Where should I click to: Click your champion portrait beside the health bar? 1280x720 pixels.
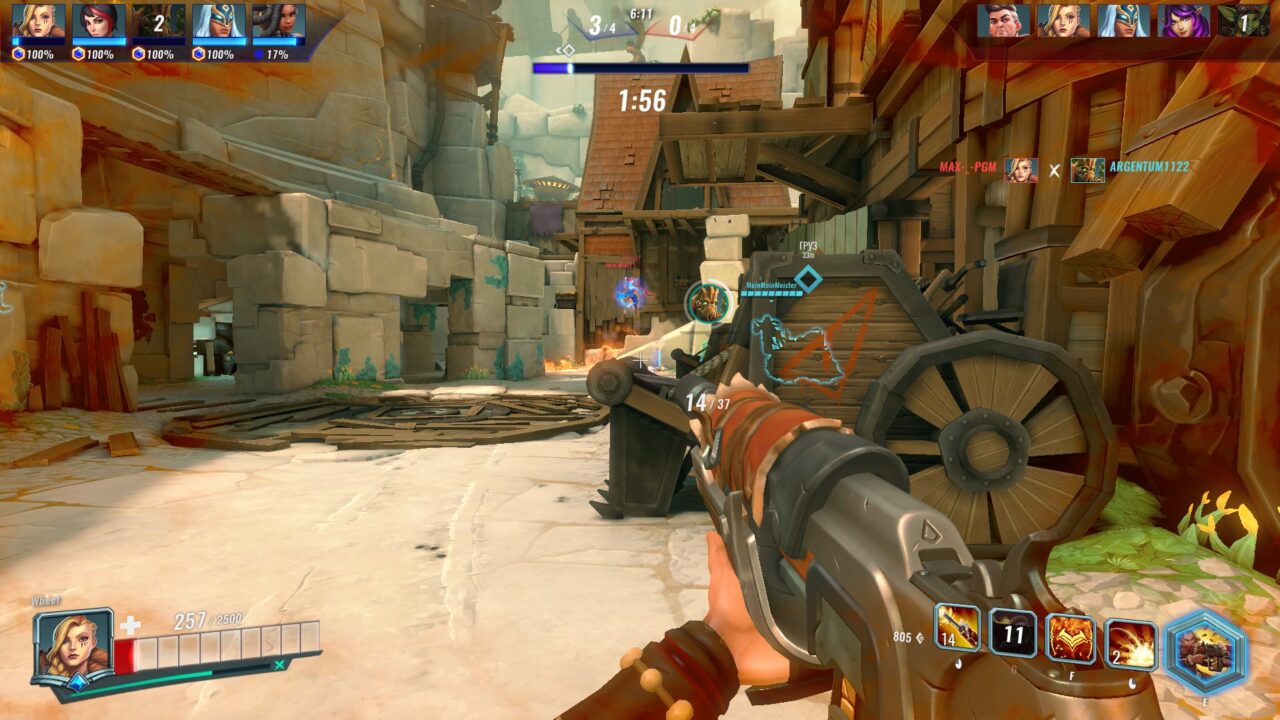click(74, 645)
